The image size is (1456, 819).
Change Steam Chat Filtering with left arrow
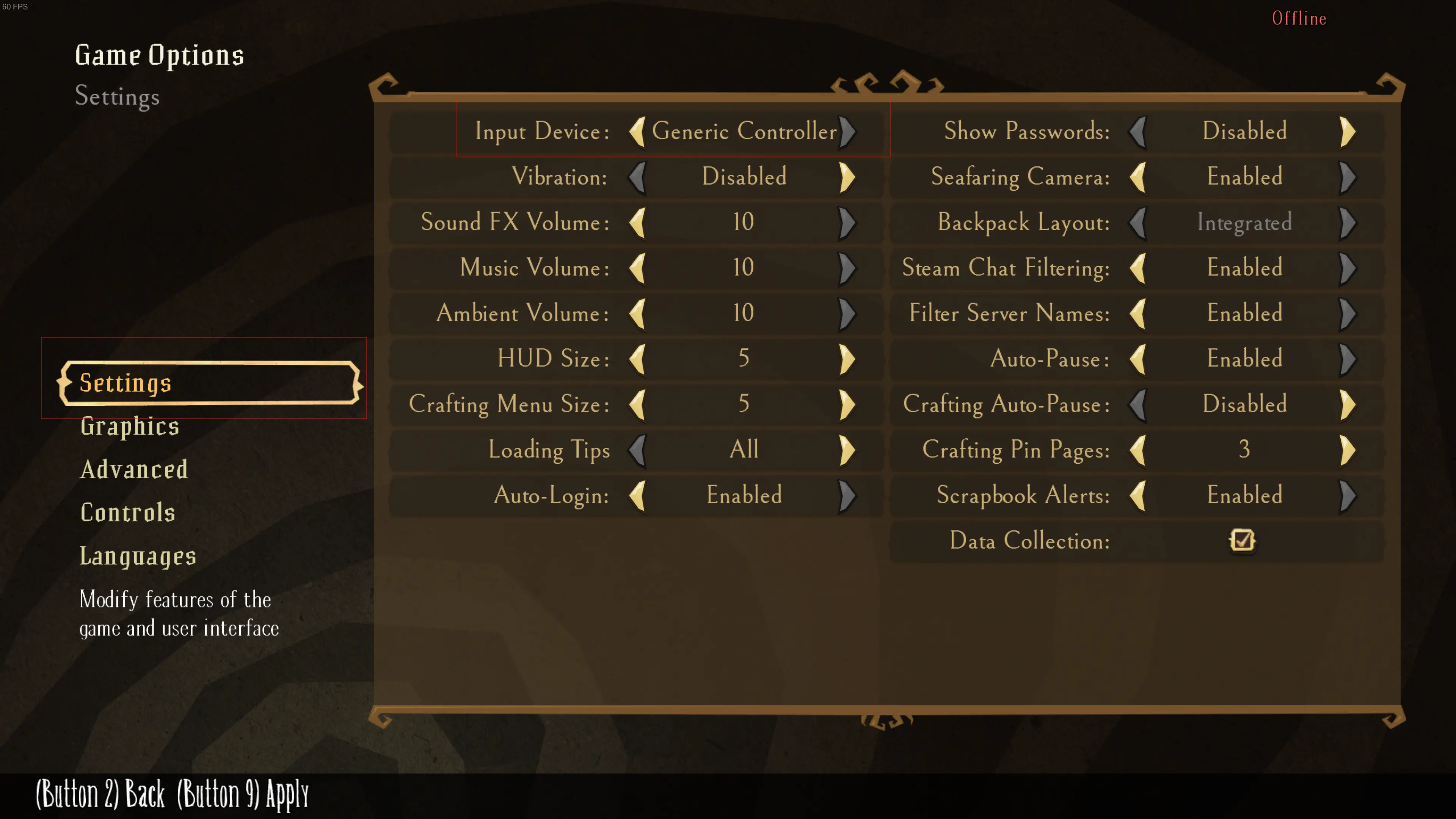[x=1138, y=268]
